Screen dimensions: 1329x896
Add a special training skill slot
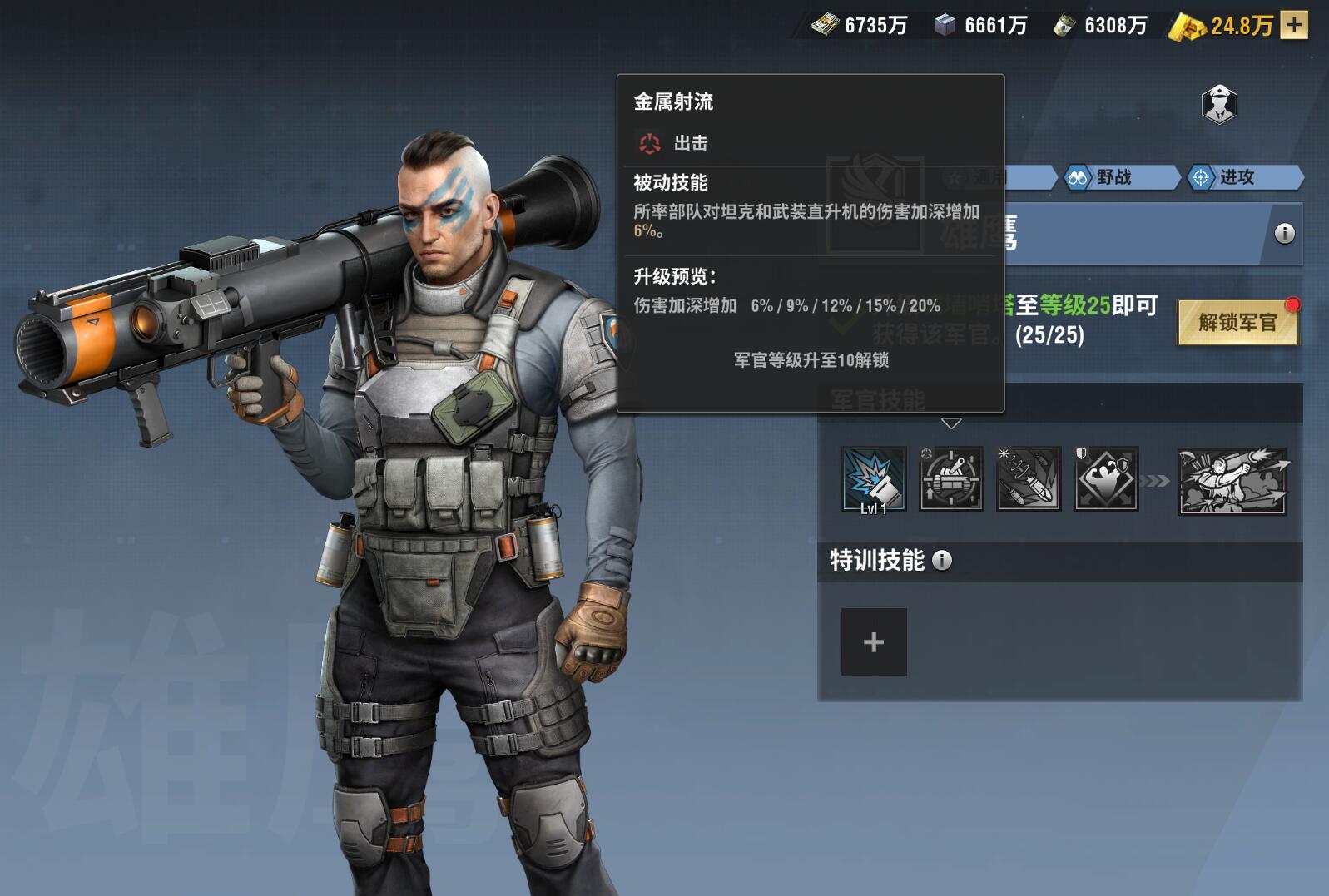click(x=874, y=641)
